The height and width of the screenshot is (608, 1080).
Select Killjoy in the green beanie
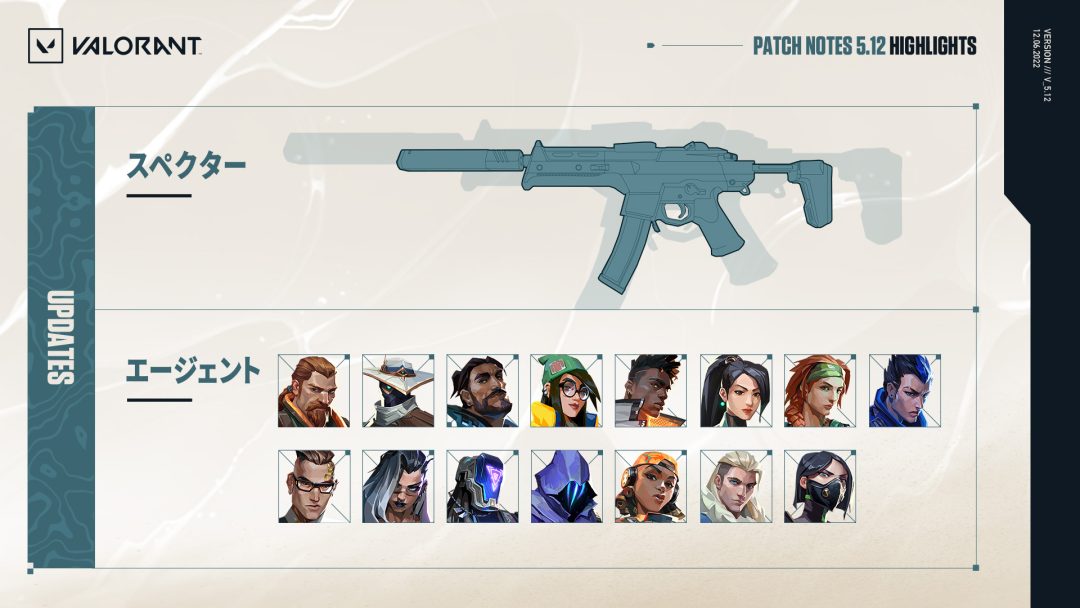(566, 390)
